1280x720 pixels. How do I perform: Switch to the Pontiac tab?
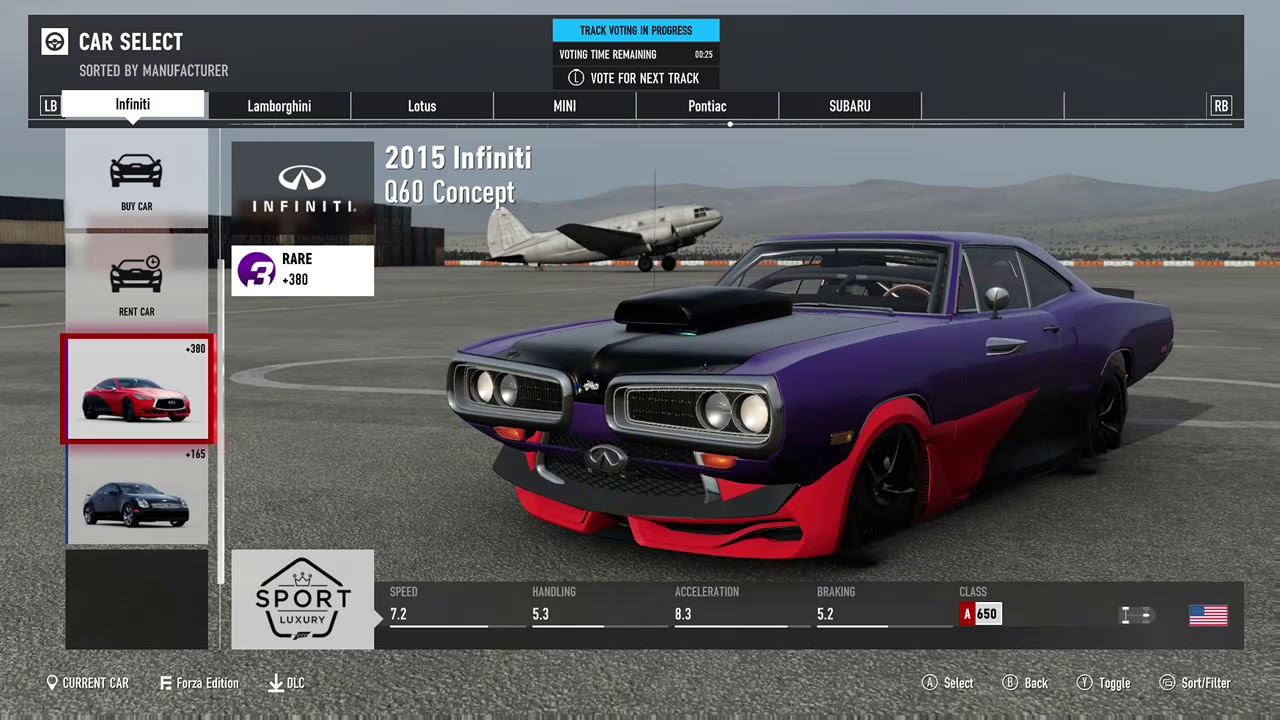[707, 106]
